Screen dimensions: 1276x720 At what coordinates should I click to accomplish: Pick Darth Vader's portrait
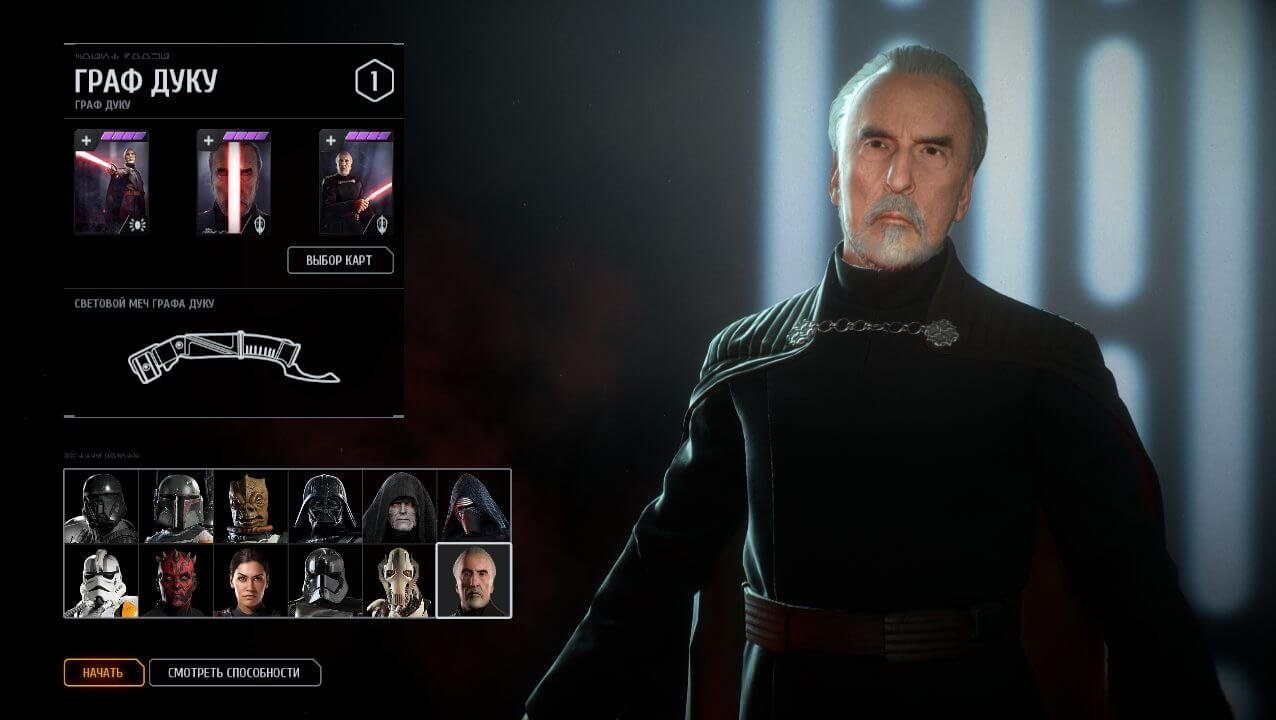(x=325, y=507)
